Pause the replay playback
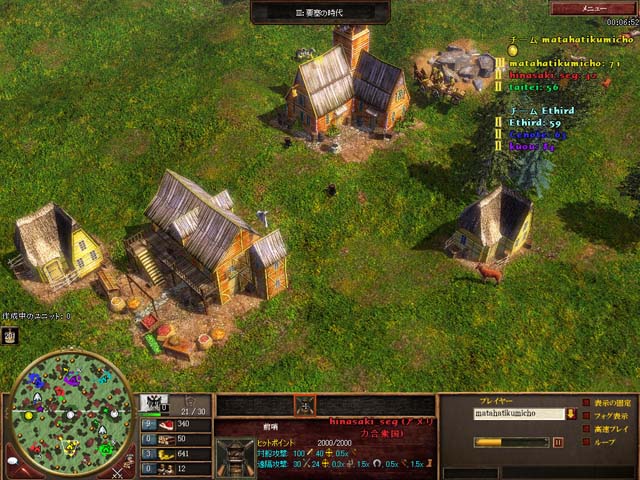 (558, 442)
